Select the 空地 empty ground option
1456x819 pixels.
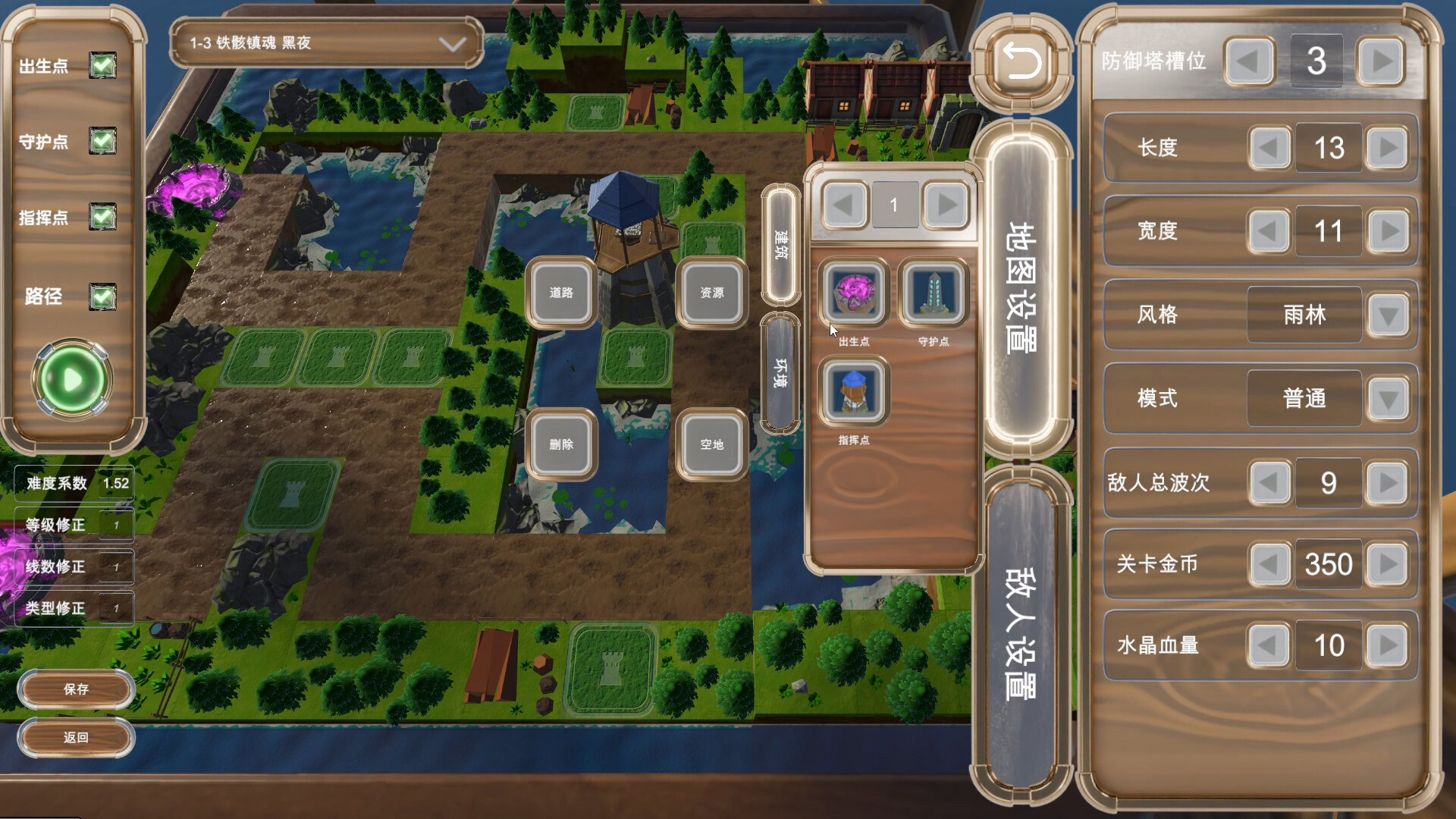tap(711, 444)
